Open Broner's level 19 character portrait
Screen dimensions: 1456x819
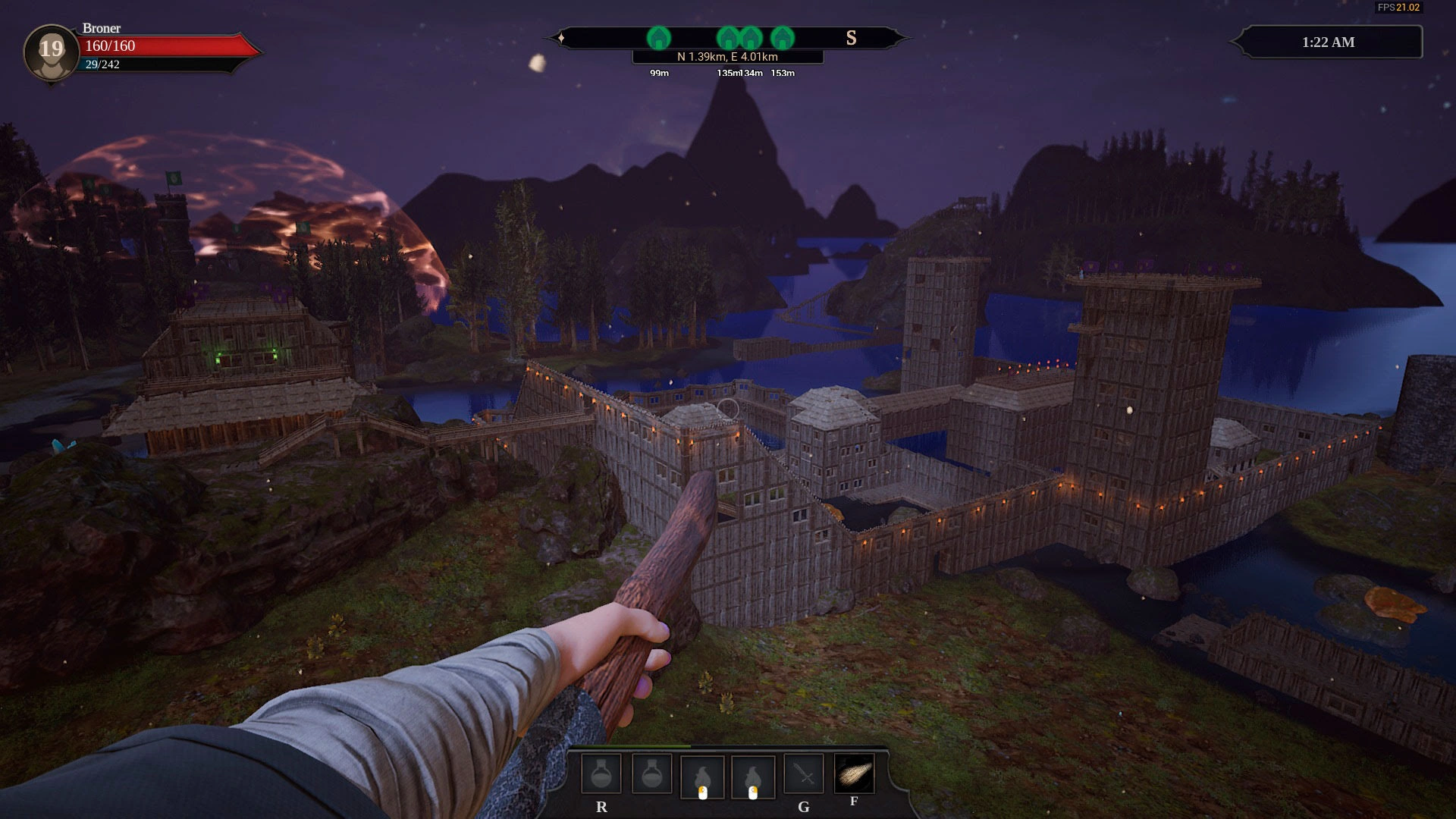[x=51, y=52]
